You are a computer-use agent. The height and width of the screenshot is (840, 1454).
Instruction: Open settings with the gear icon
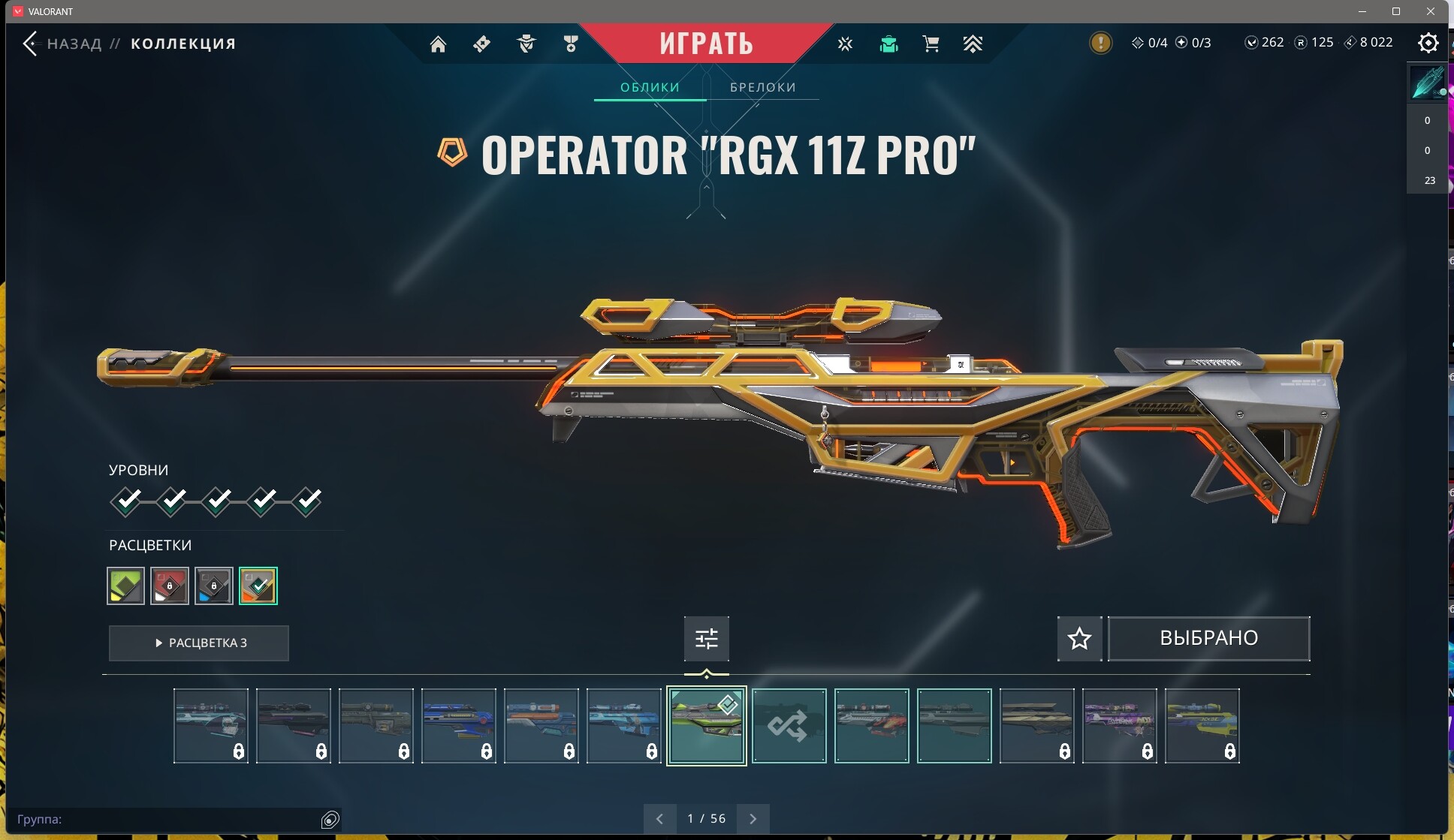tap(1428, 44)
